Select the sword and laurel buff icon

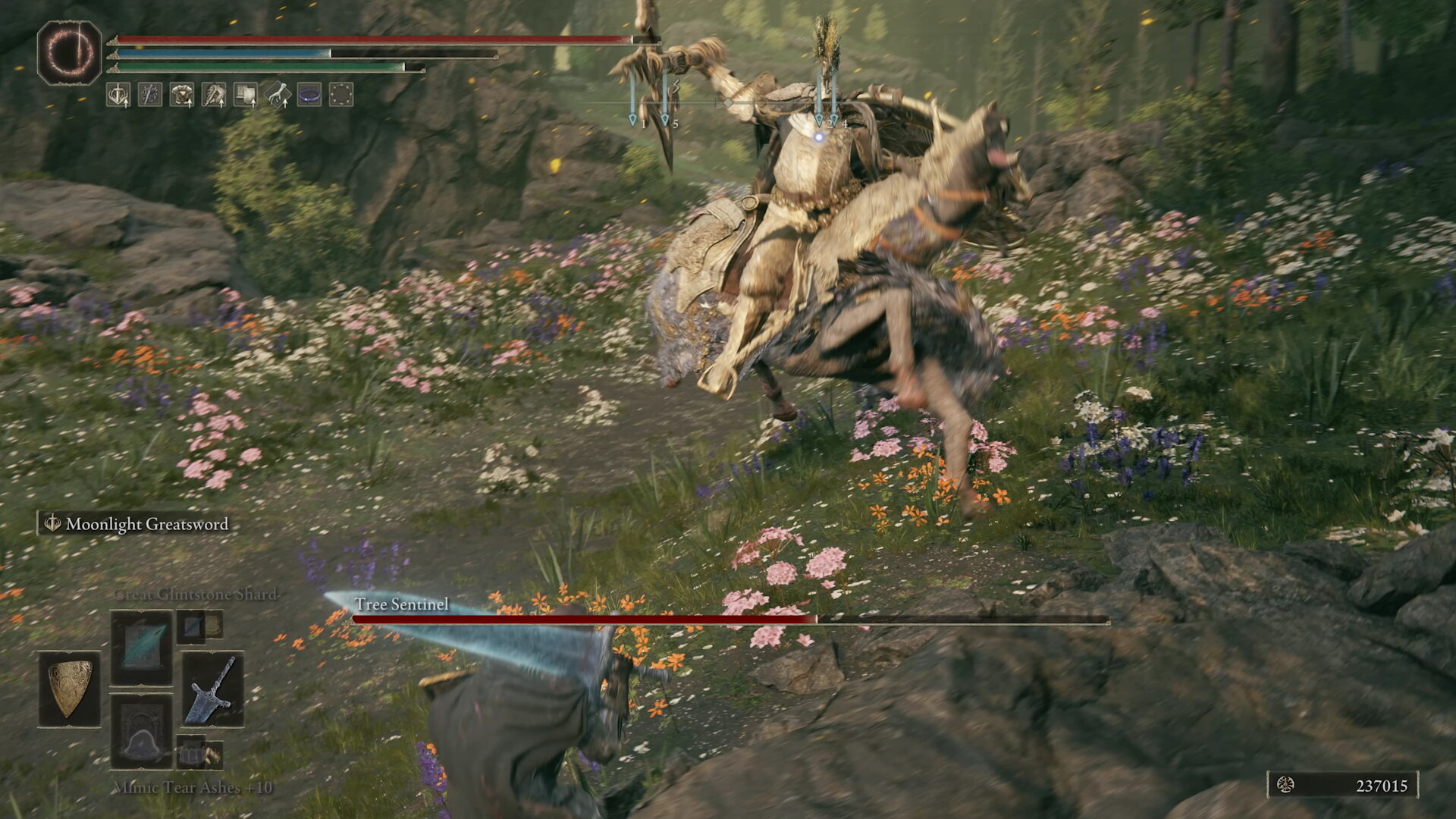[x=118, y=95]
